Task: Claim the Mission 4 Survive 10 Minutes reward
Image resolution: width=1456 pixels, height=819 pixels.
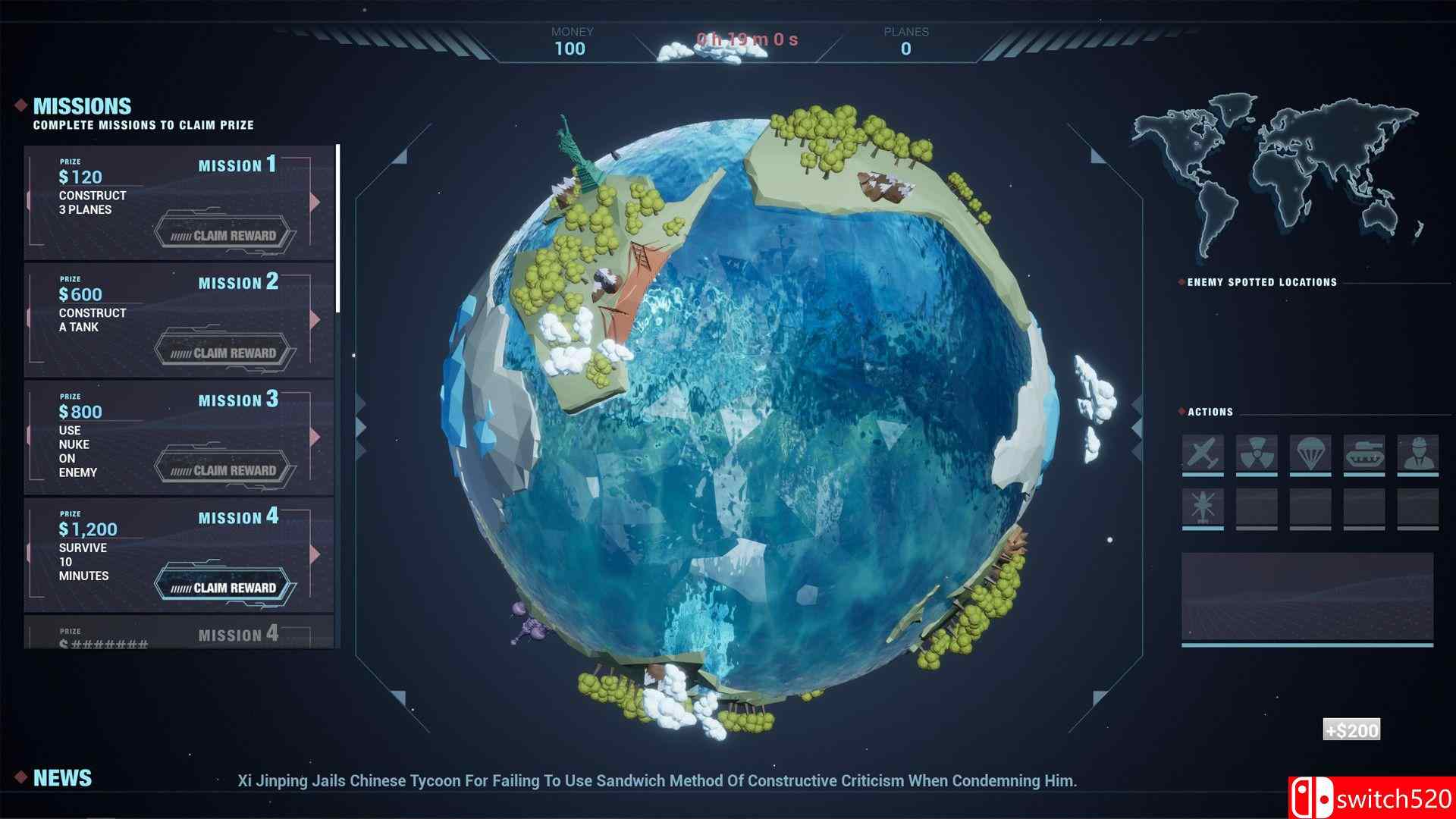Action: (x=224, y=587)
